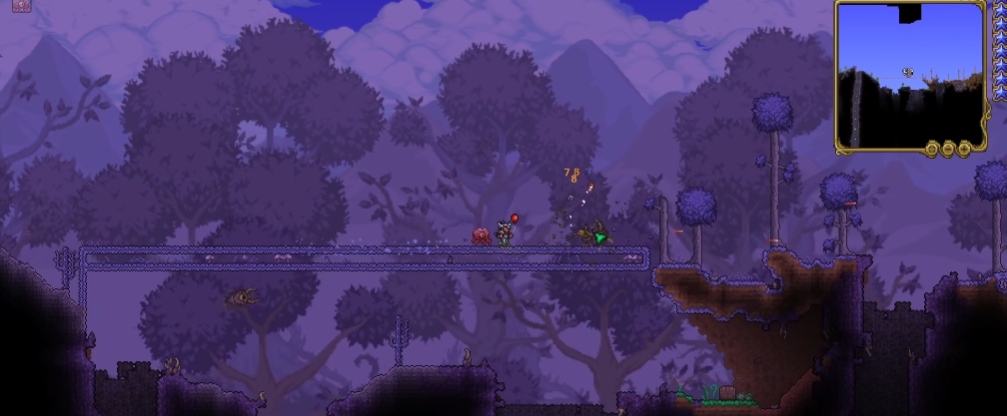
Task: Reset the minimap zoom with the round button
Action: click(932, 148)
